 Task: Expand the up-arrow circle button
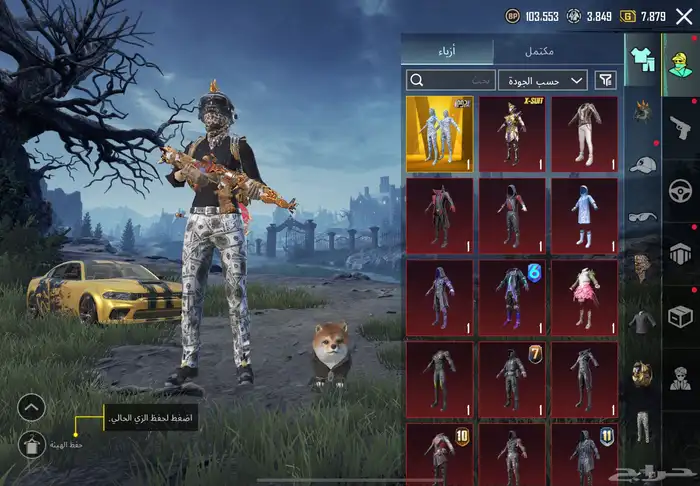pyautogui.click(x=32, y=407)
